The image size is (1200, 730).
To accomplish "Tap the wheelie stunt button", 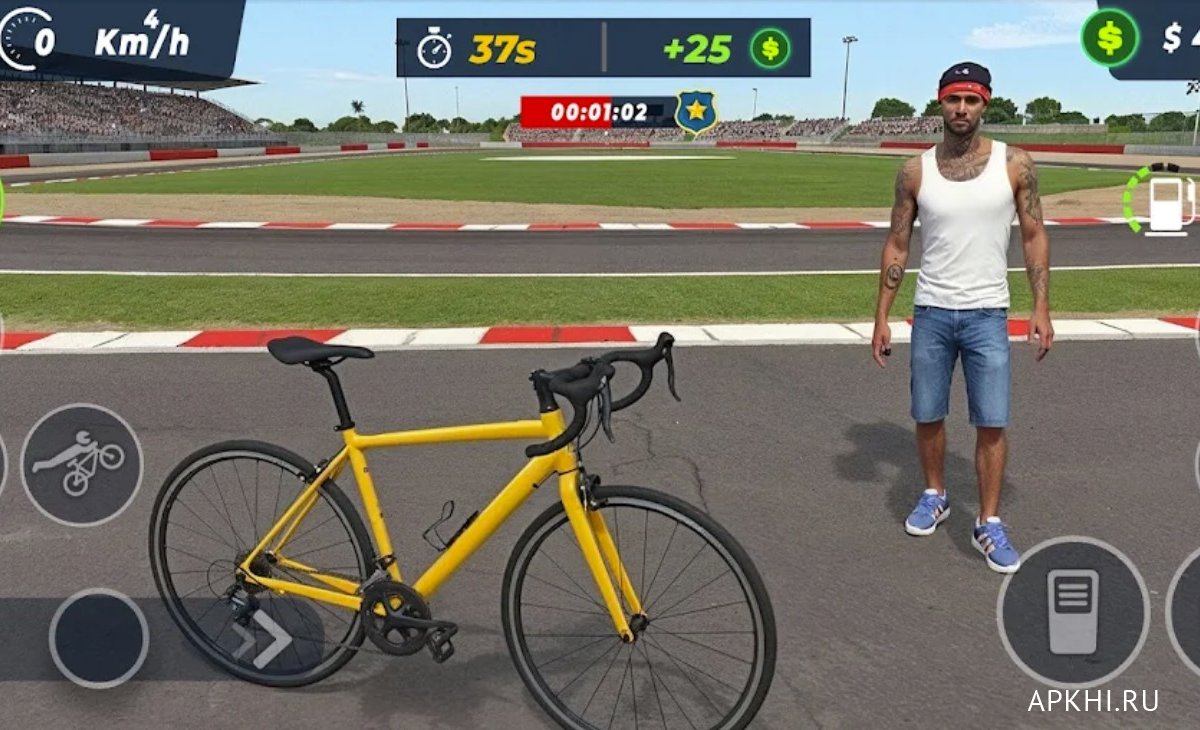I will click(82, 464).
